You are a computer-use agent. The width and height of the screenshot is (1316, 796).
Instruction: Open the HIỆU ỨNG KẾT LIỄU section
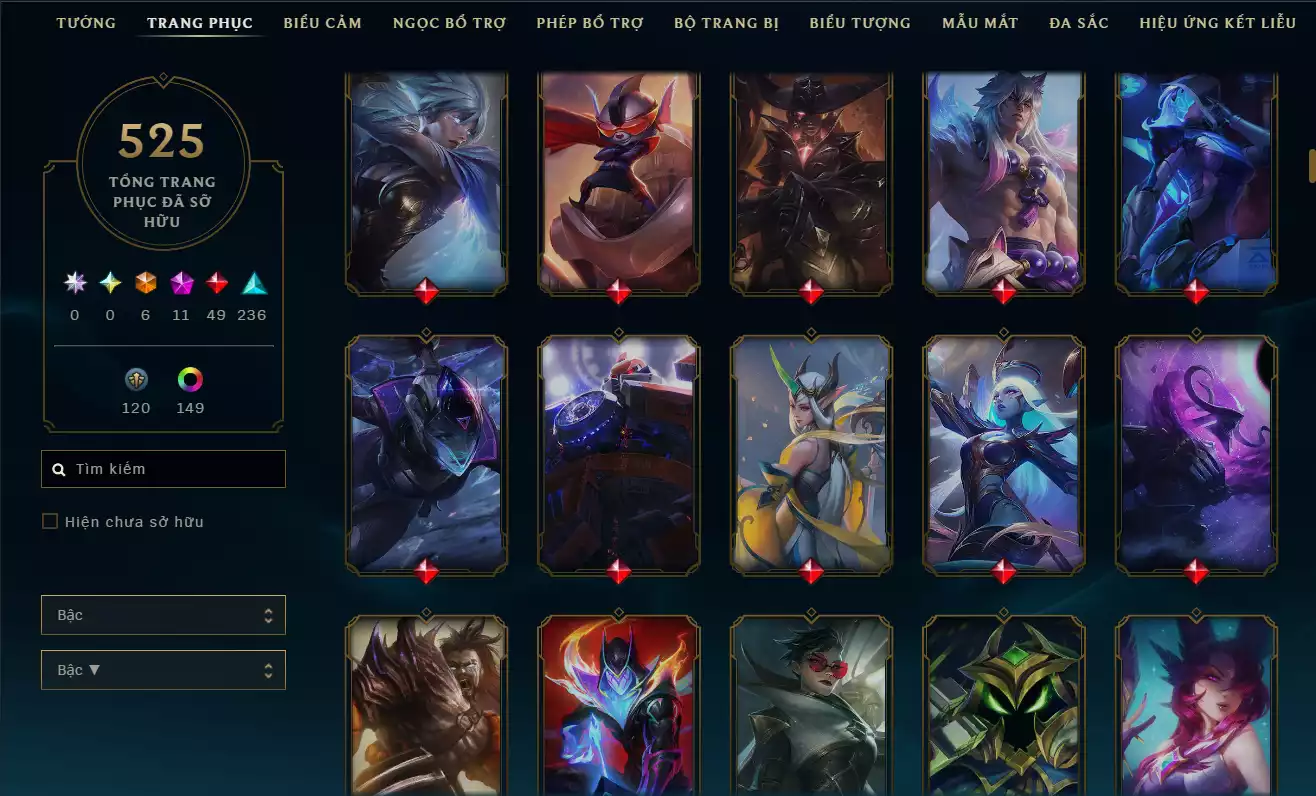coord(1218,22)
